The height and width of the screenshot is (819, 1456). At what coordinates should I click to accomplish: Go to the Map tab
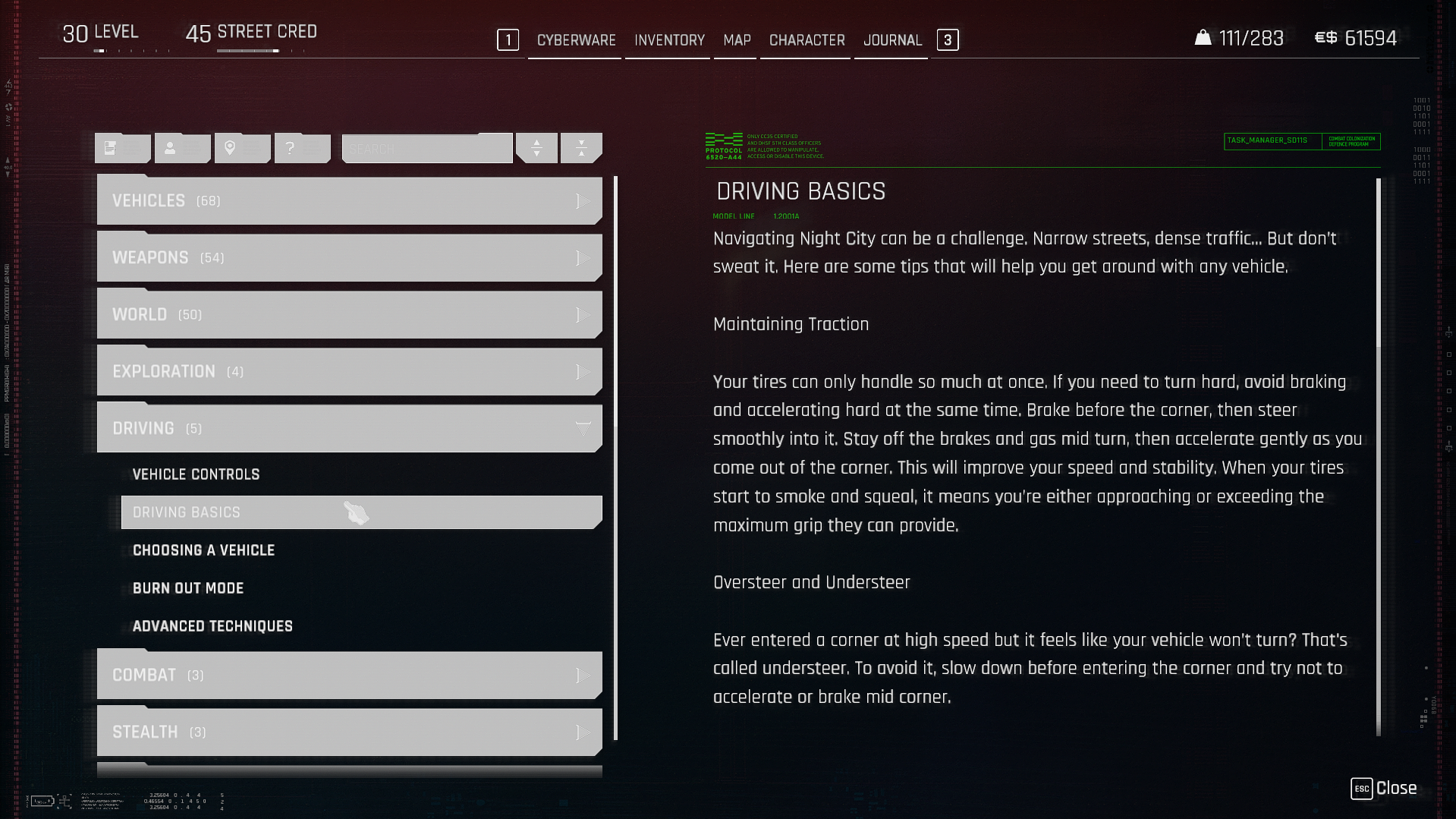click(736, 40)
